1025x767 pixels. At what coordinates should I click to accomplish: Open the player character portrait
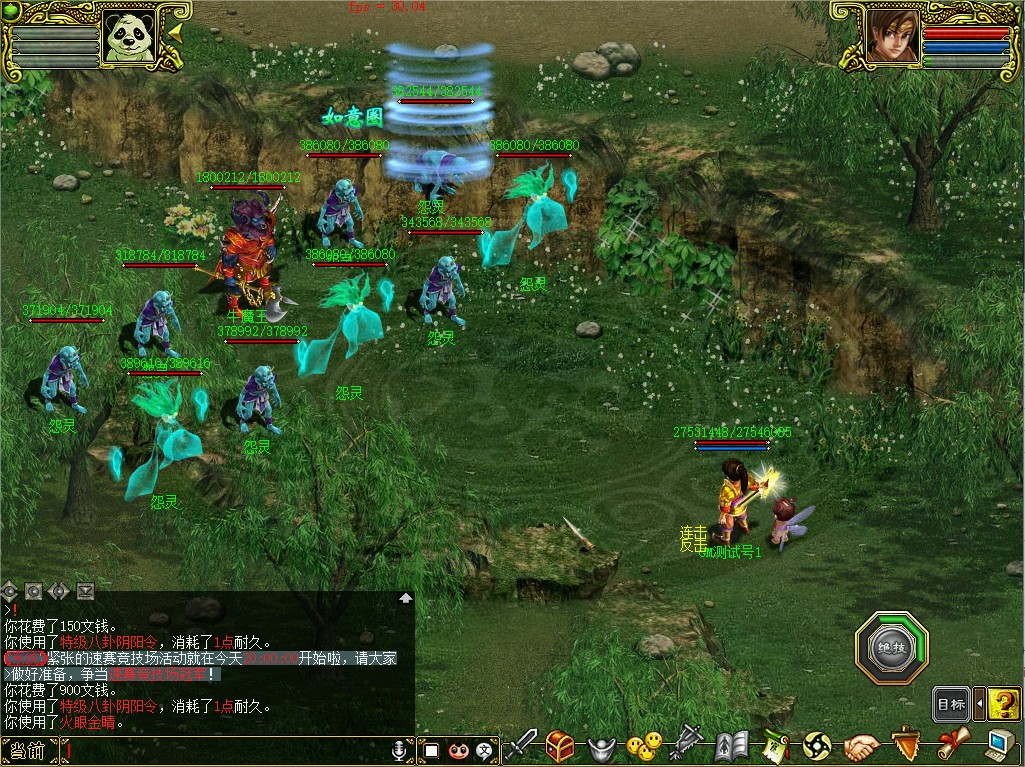892,38
